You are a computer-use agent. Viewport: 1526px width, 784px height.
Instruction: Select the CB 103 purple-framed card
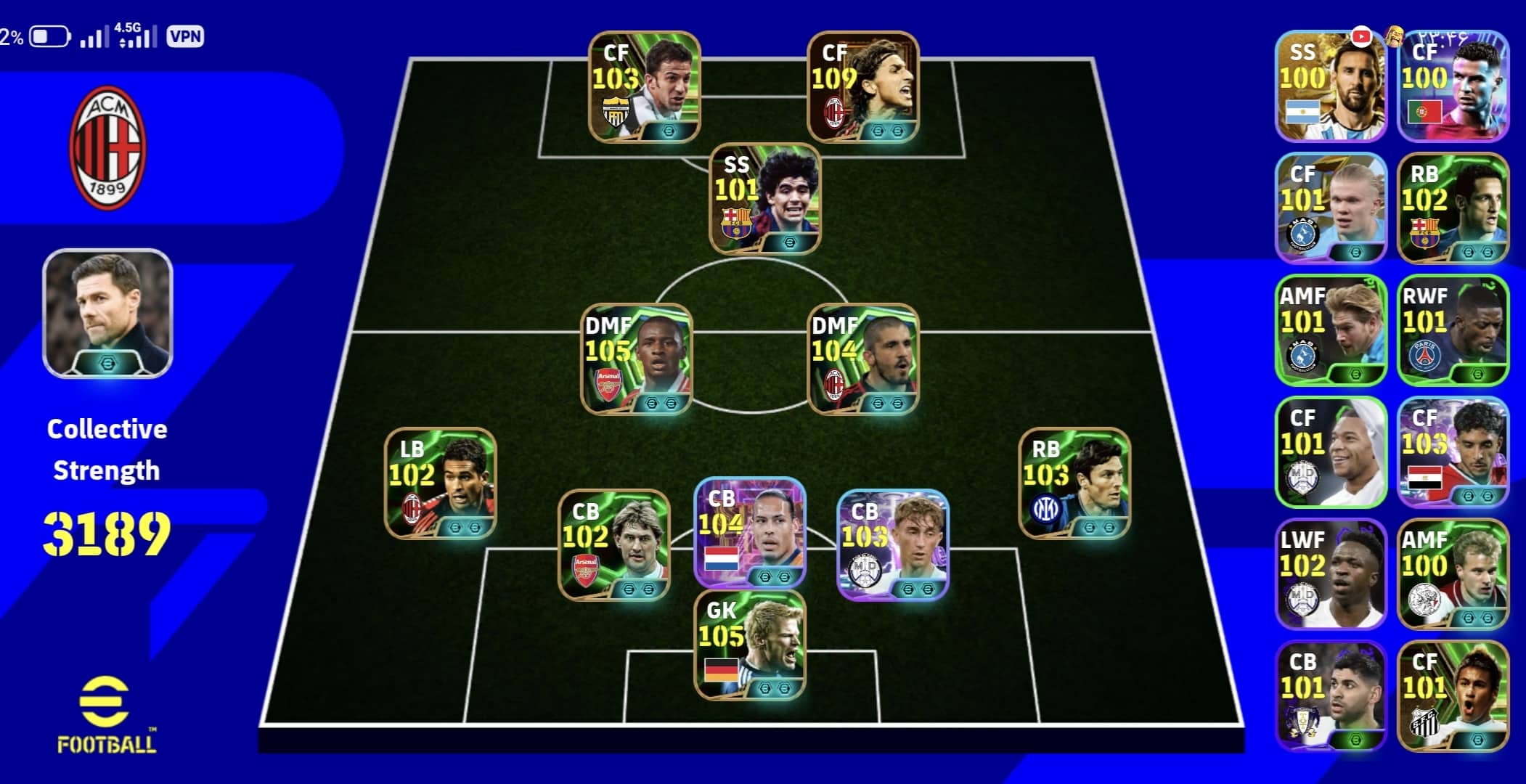click(892, 544)
